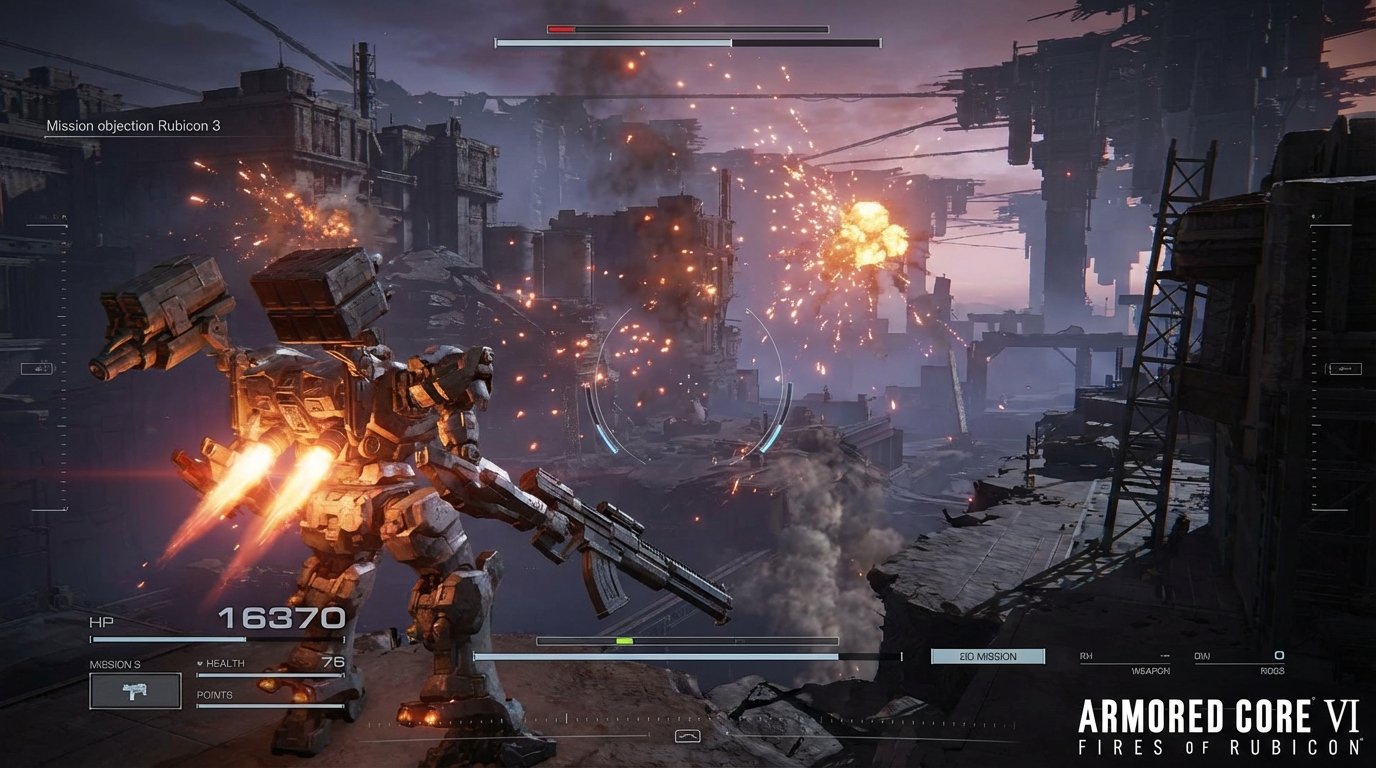The height and width of the screenshot is (768, 1376).
Task: Select the submachine gun icon in Mission S panel
Action: (x=134, y=690)
